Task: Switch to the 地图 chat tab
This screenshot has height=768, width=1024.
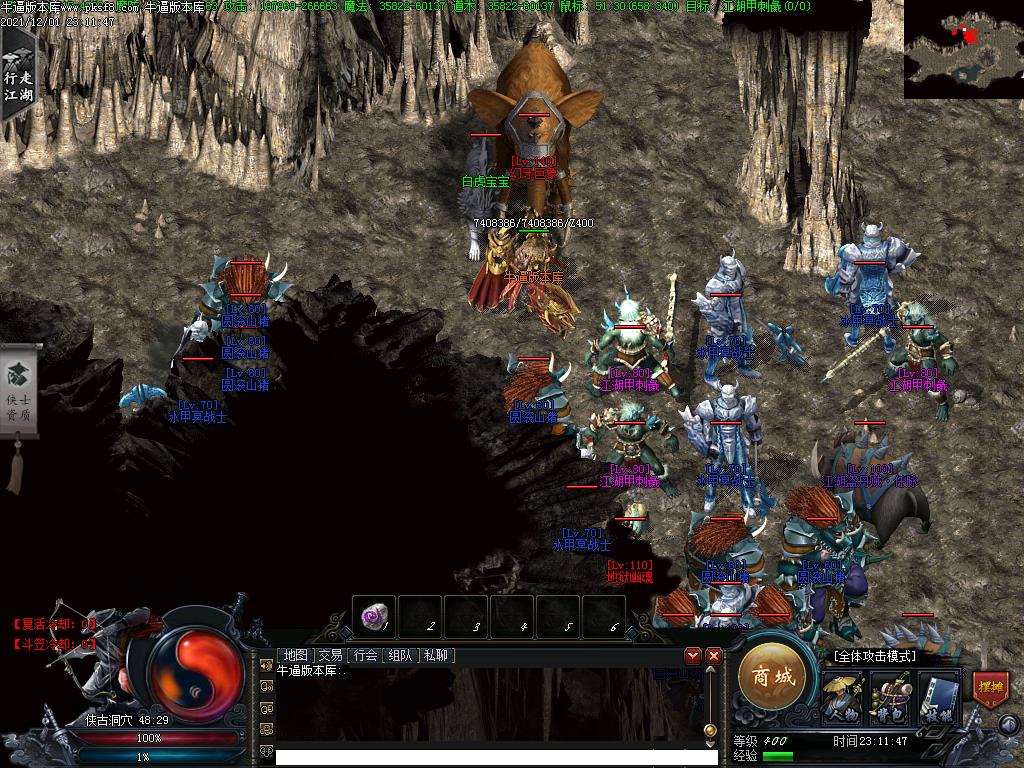Action: pyautogui.click(x=295, y=656)
